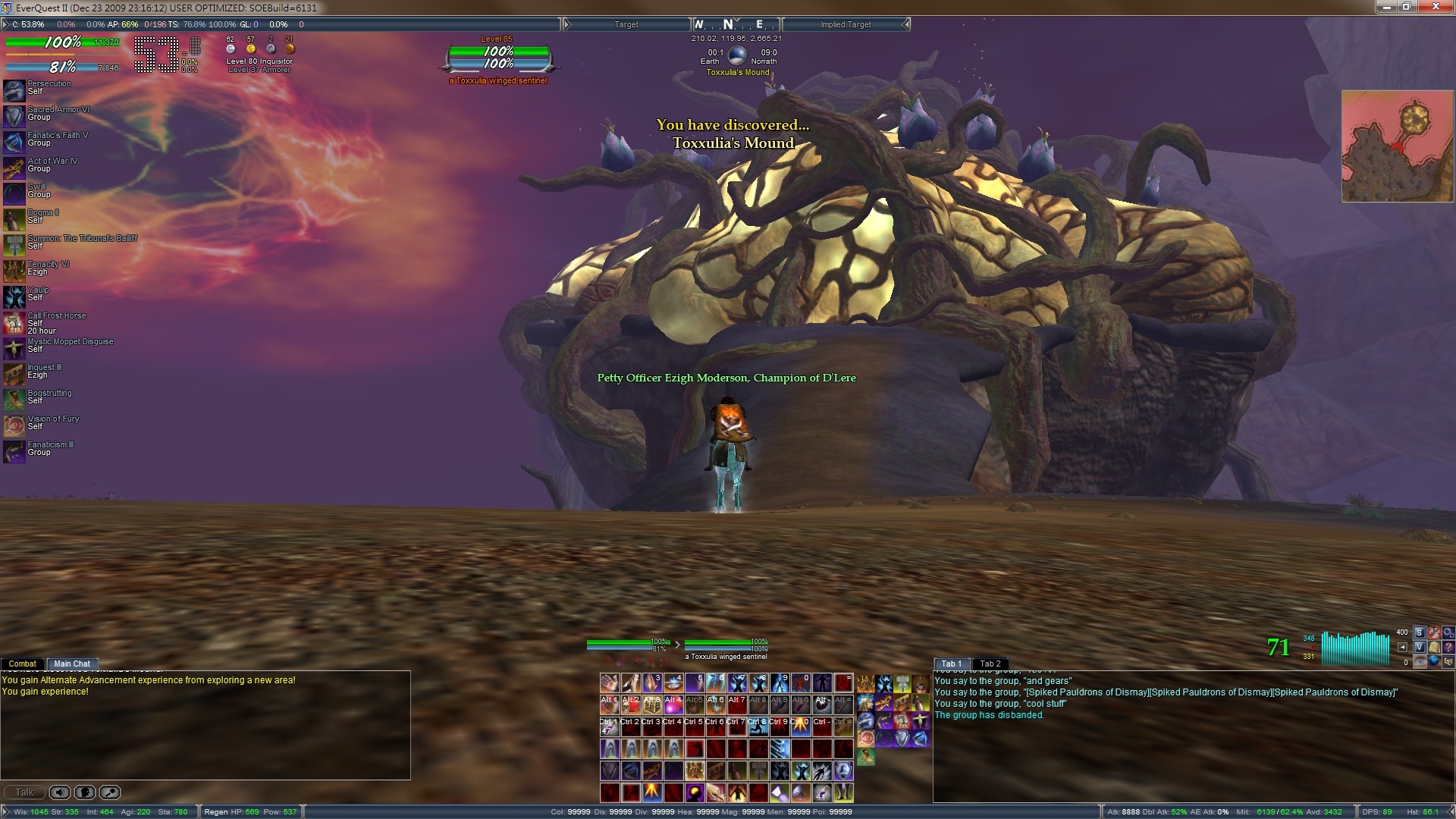Use the Alt 3 treasure chest hotbar icon

tap(652, 705)
